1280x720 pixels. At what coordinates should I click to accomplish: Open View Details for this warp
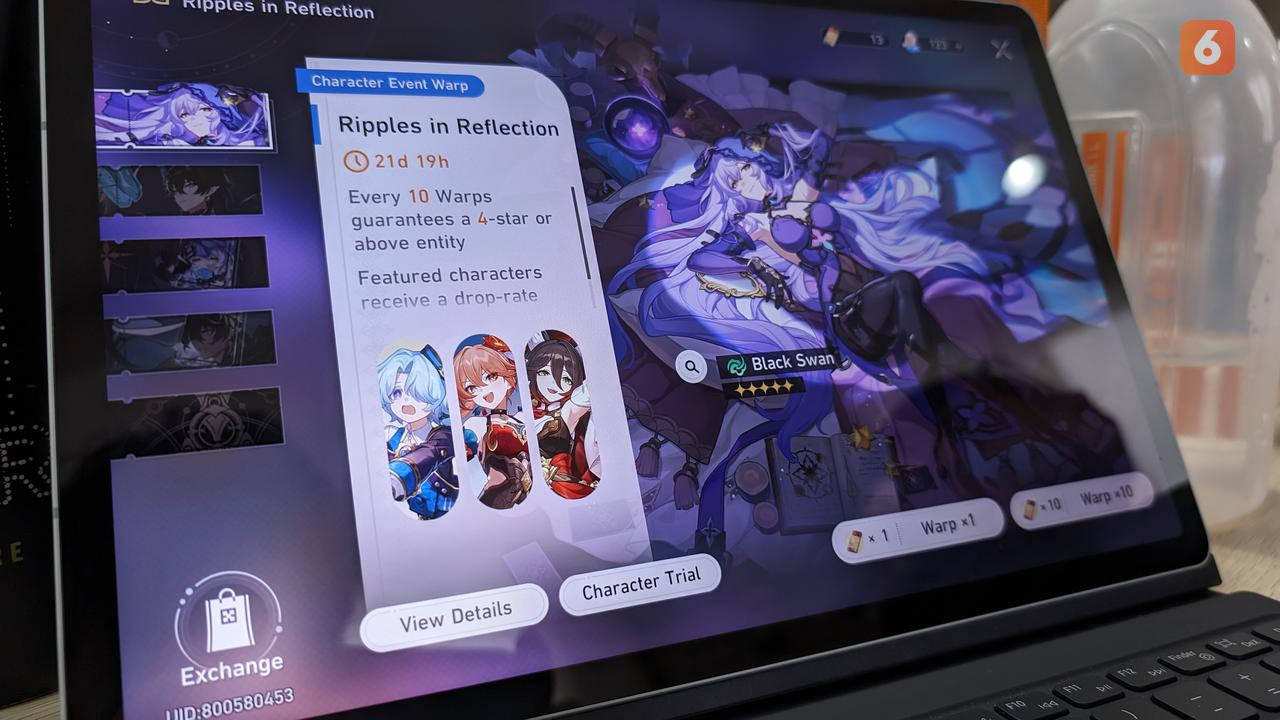454,614
